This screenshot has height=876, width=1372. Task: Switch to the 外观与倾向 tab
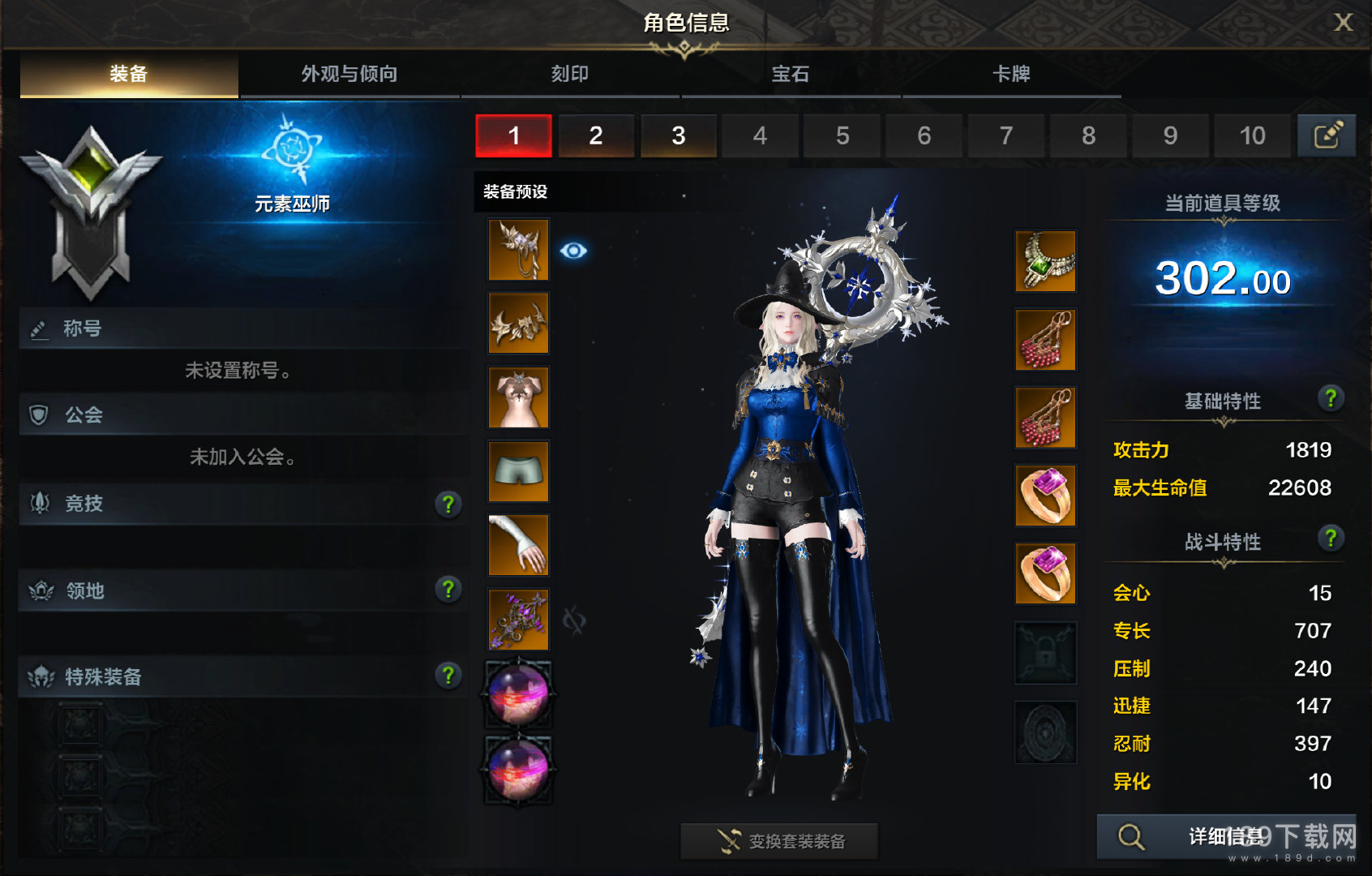(349, 75)
